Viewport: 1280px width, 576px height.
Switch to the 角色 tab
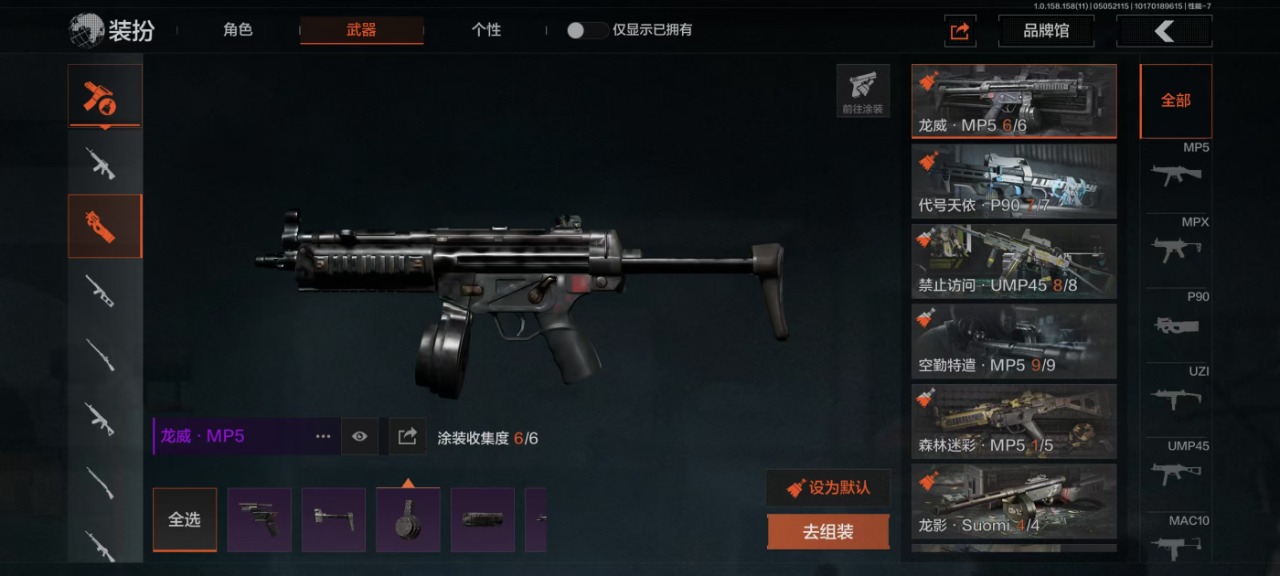coord(238,30)
